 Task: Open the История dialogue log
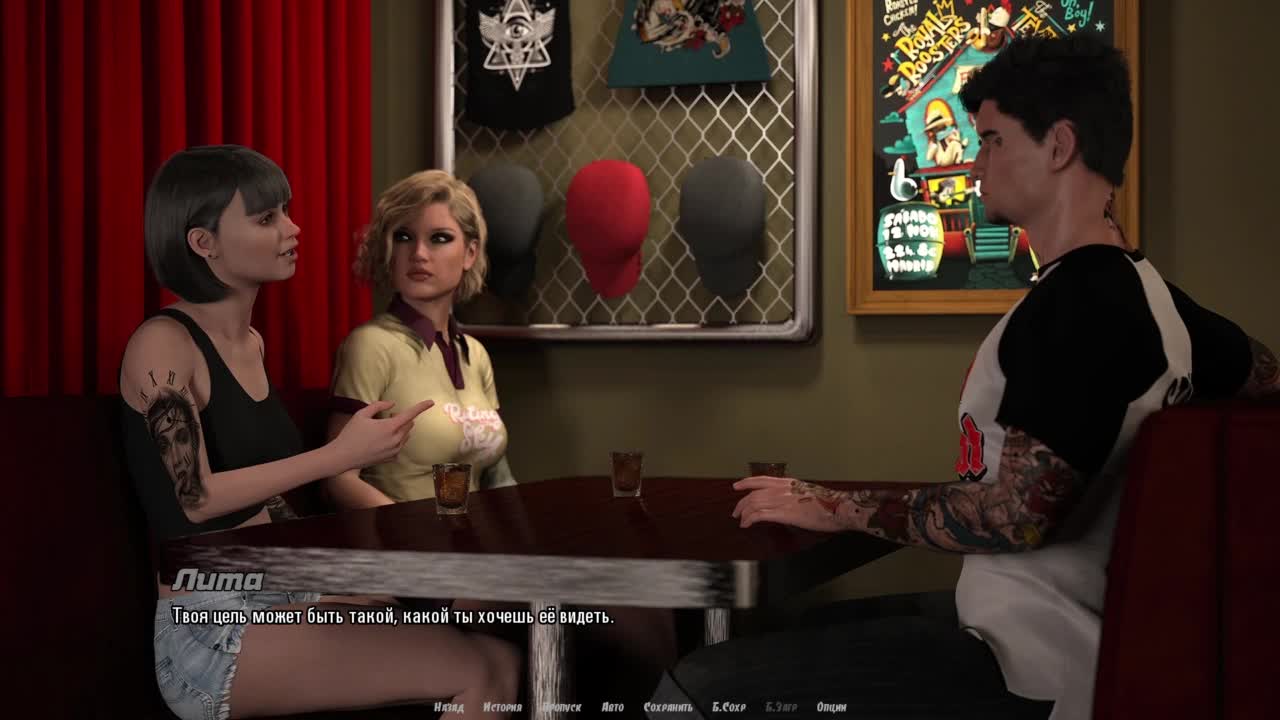click(x=502, y=707)
